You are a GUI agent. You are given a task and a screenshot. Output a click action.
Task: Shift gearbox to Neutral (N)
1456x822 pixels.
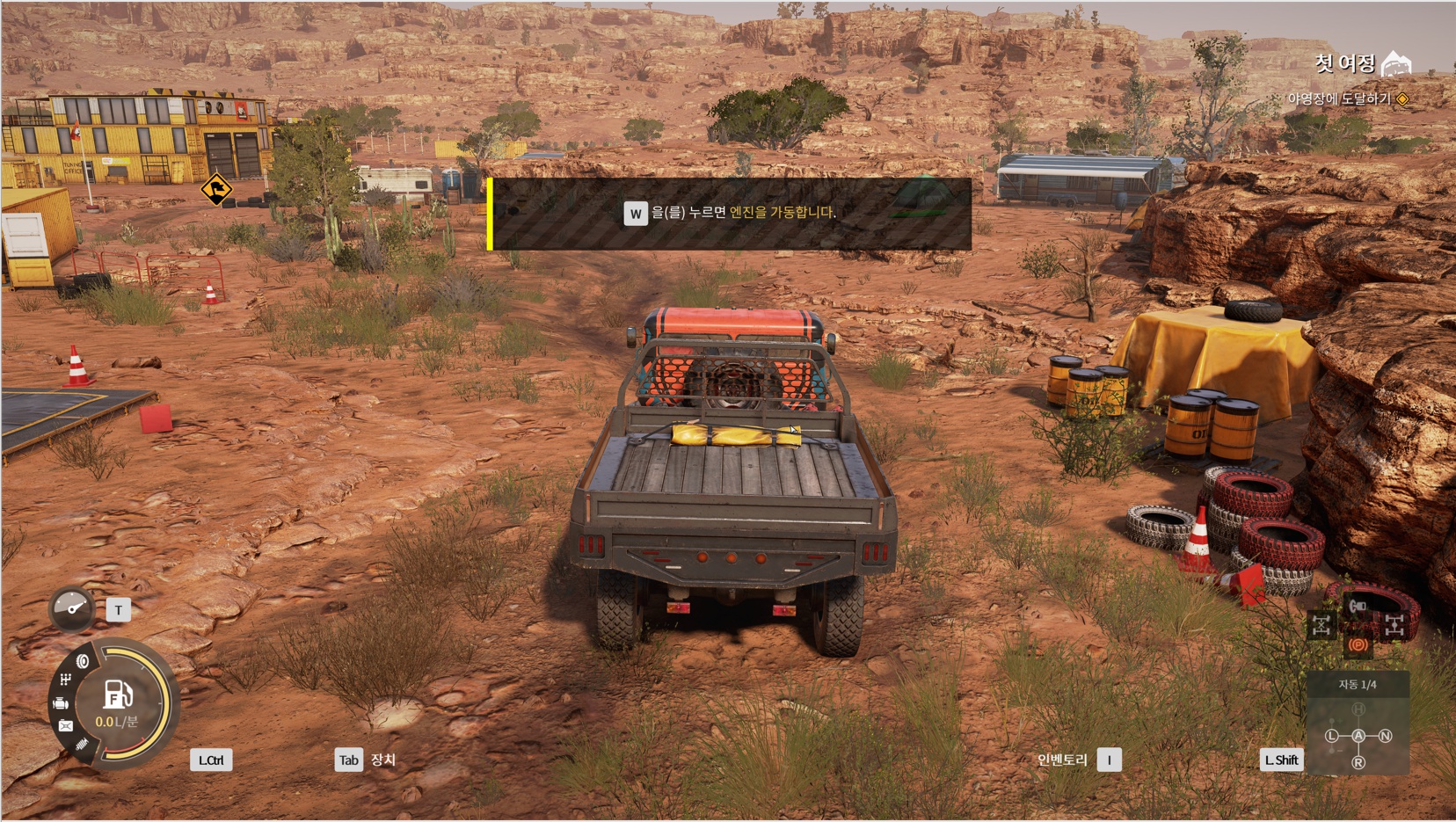(1386, 736)
